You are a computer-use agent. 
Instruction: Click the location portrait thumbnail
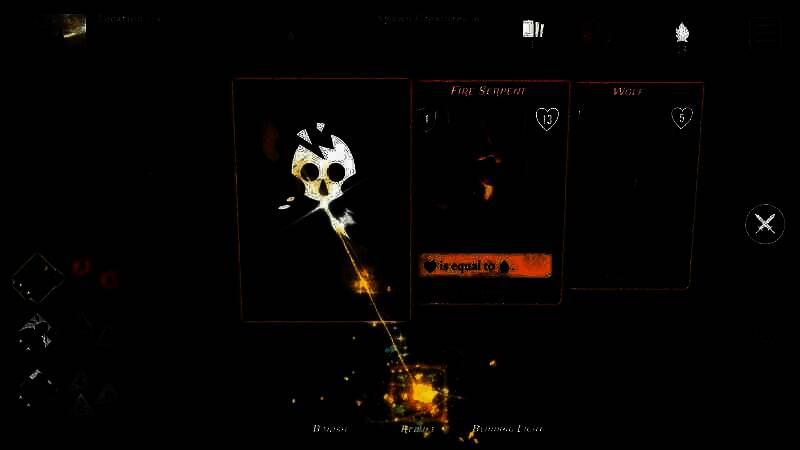69,28
